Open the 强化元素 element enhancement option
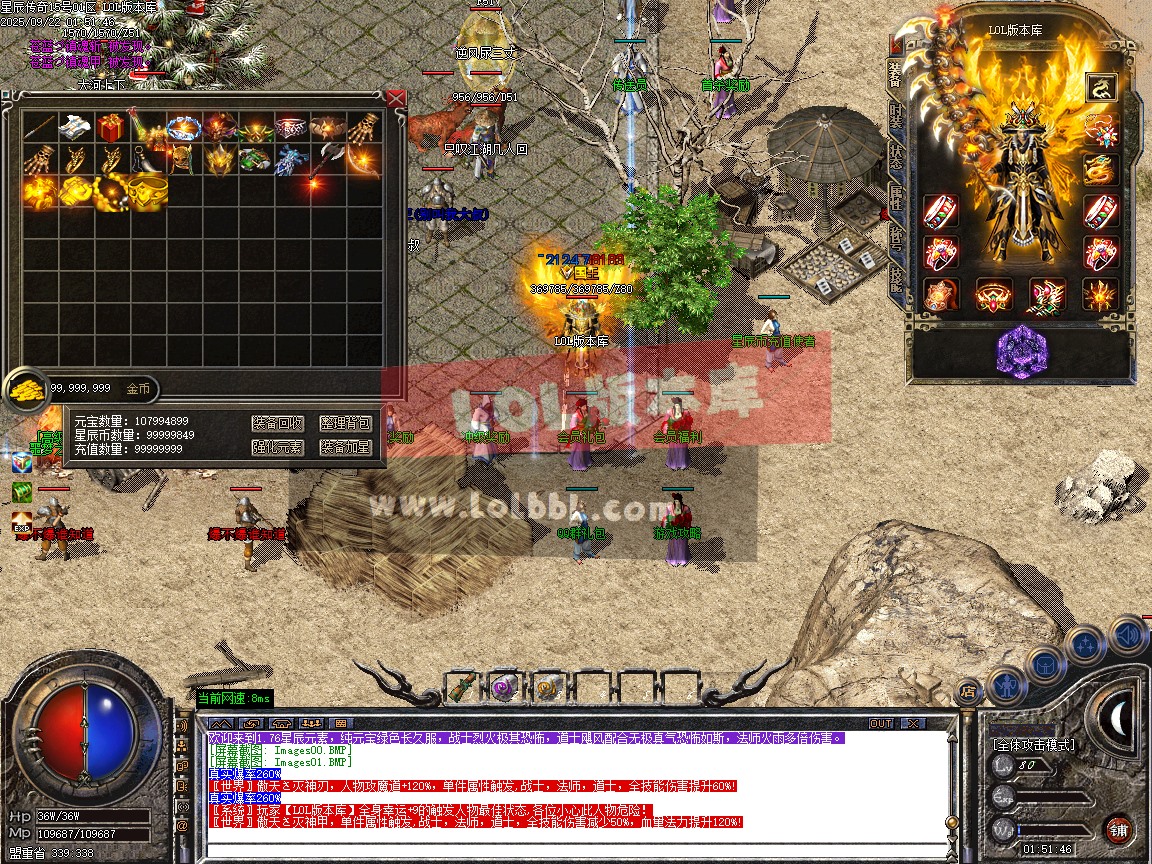This screenshot has width=1152, height=864. click(277, 447)
